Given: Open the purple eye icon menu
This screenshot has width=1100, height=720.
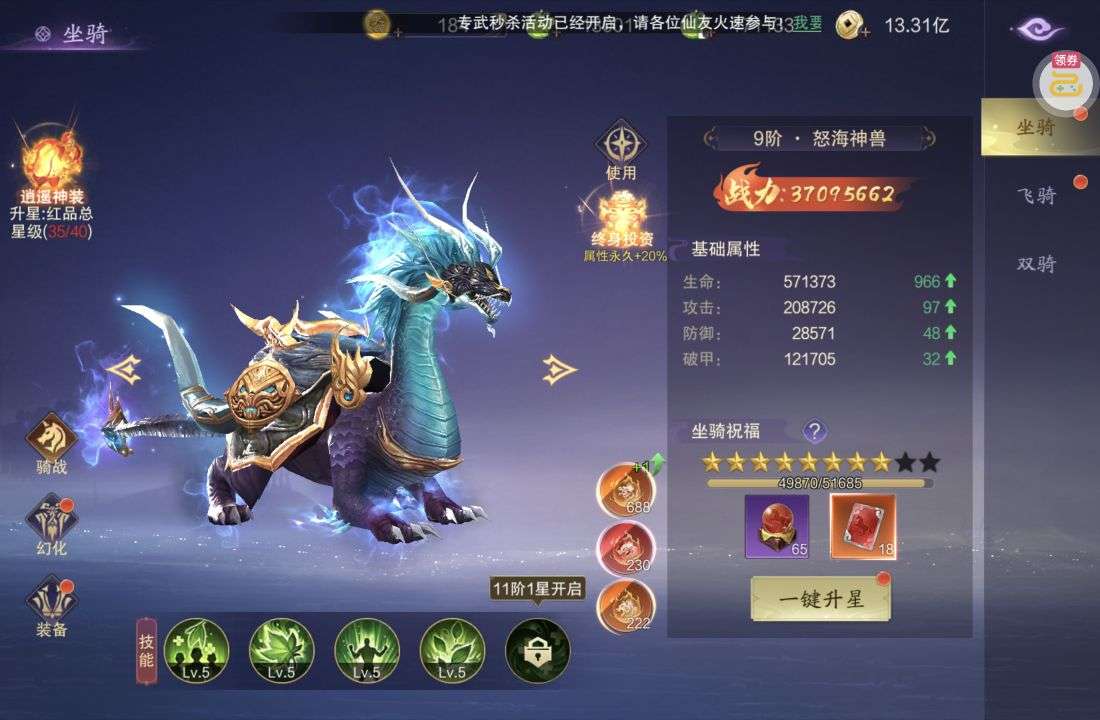Looking at the screenshot, I should coord(1039,29).
